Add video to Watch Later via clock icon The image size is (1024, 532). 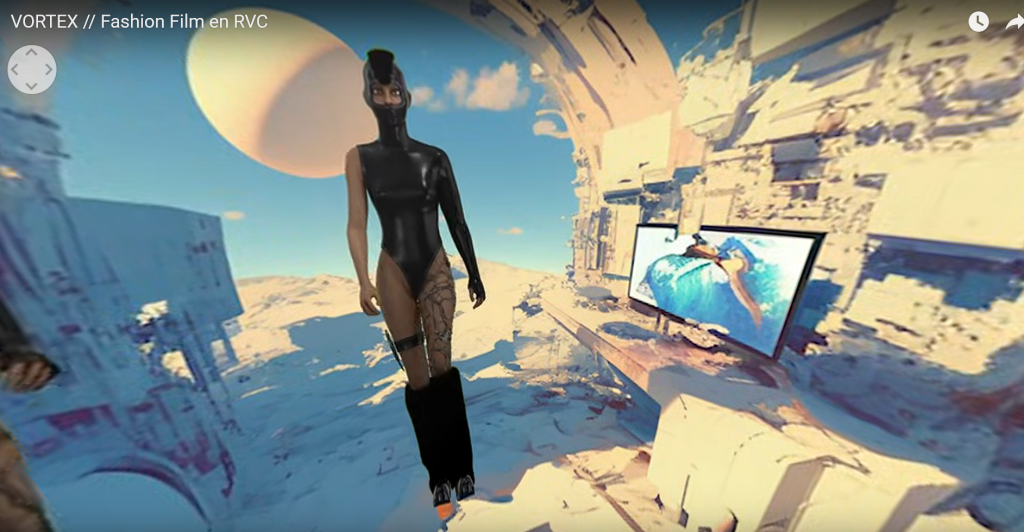coord(978,21)
